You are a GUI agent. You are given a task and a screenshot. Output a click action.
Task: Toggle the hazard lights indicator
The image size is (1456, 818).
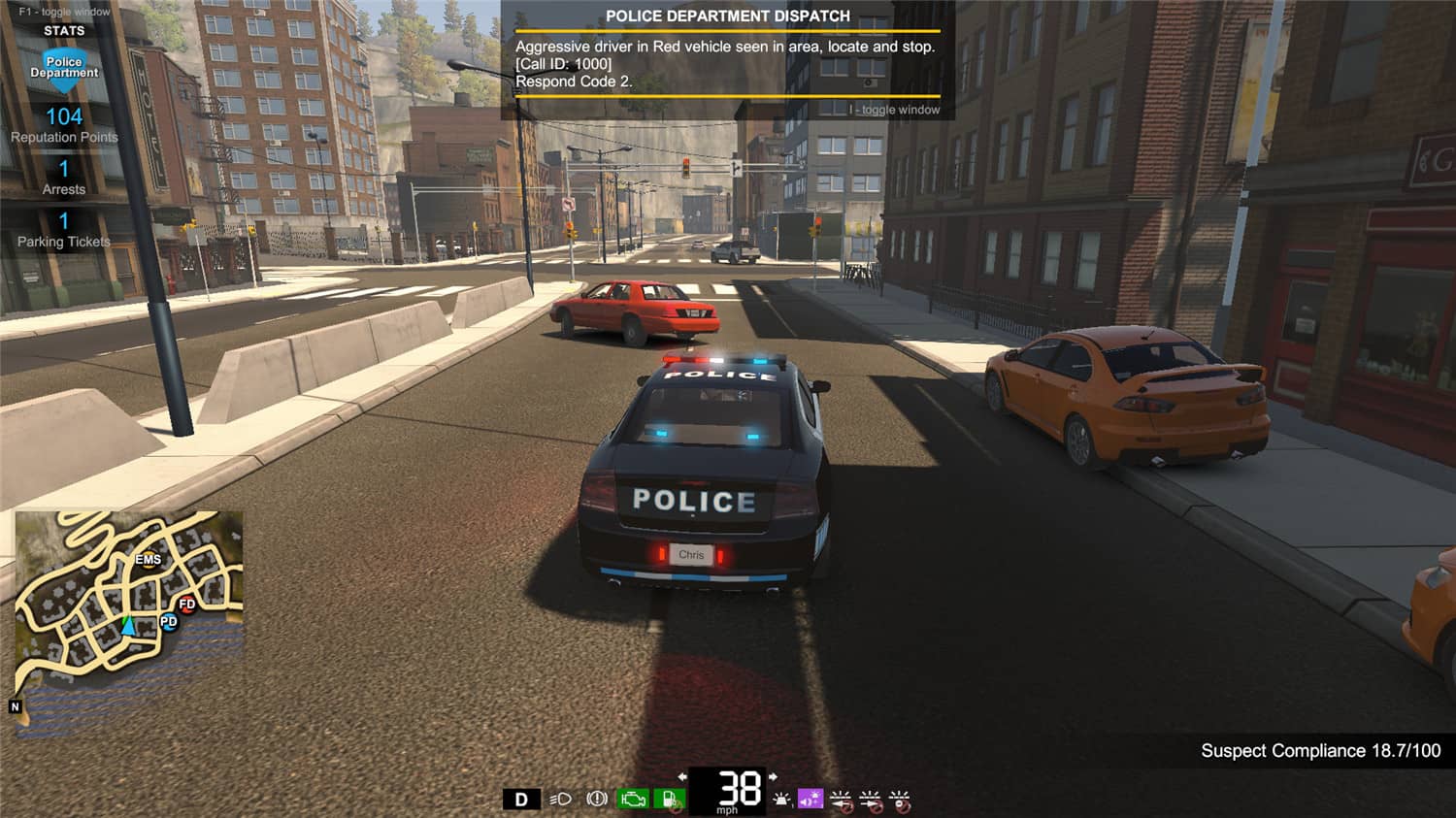(x=899, y=798)
